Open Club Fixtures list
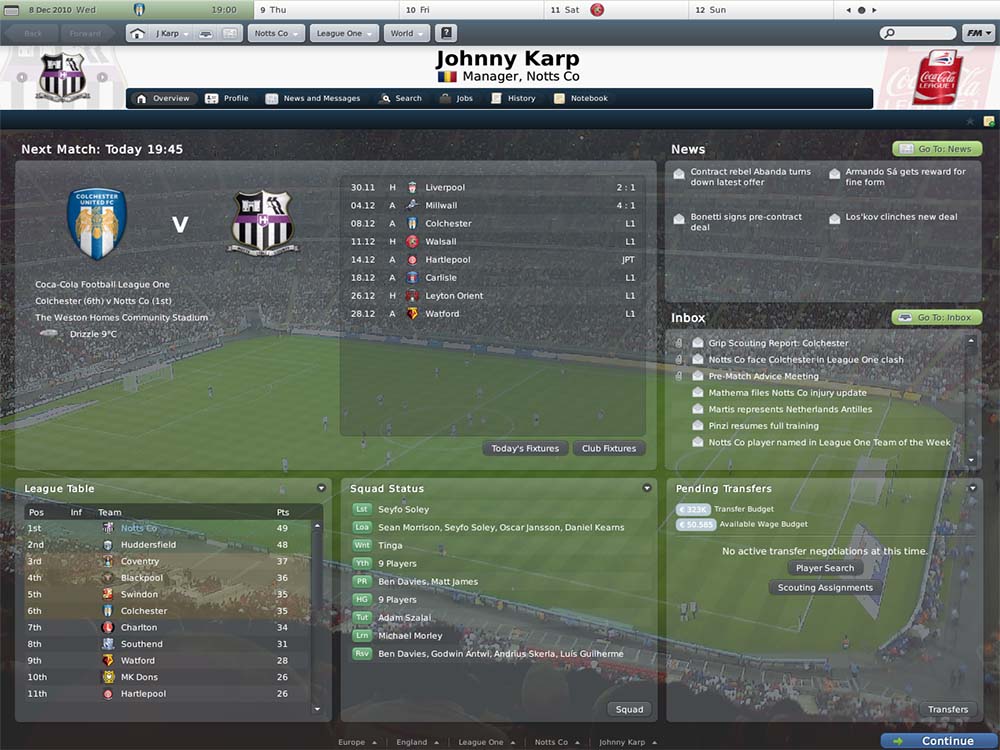 (x=609, y=448)
